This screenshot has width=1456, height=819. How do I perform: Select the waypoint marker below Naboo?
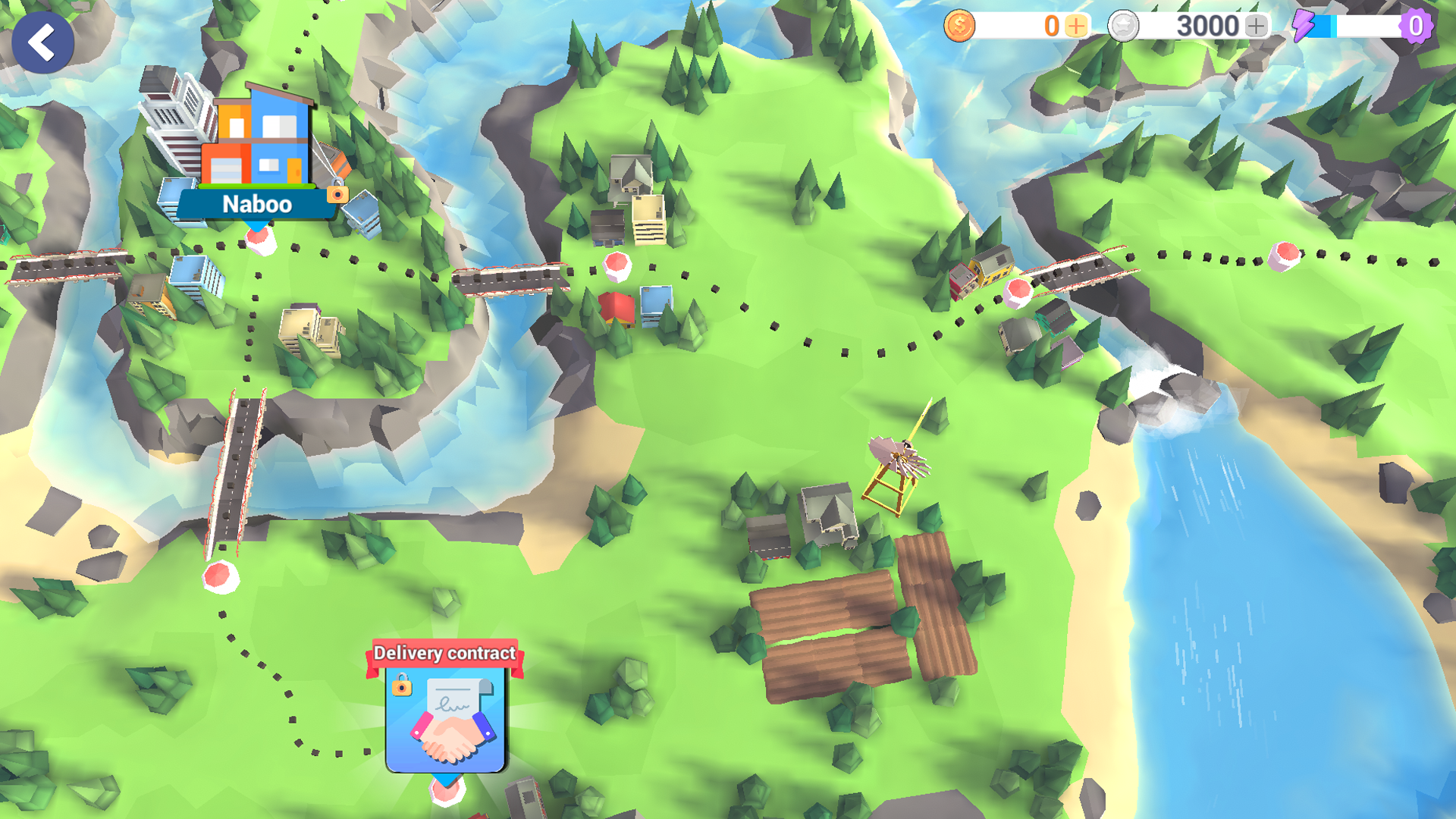pos(258,239)
